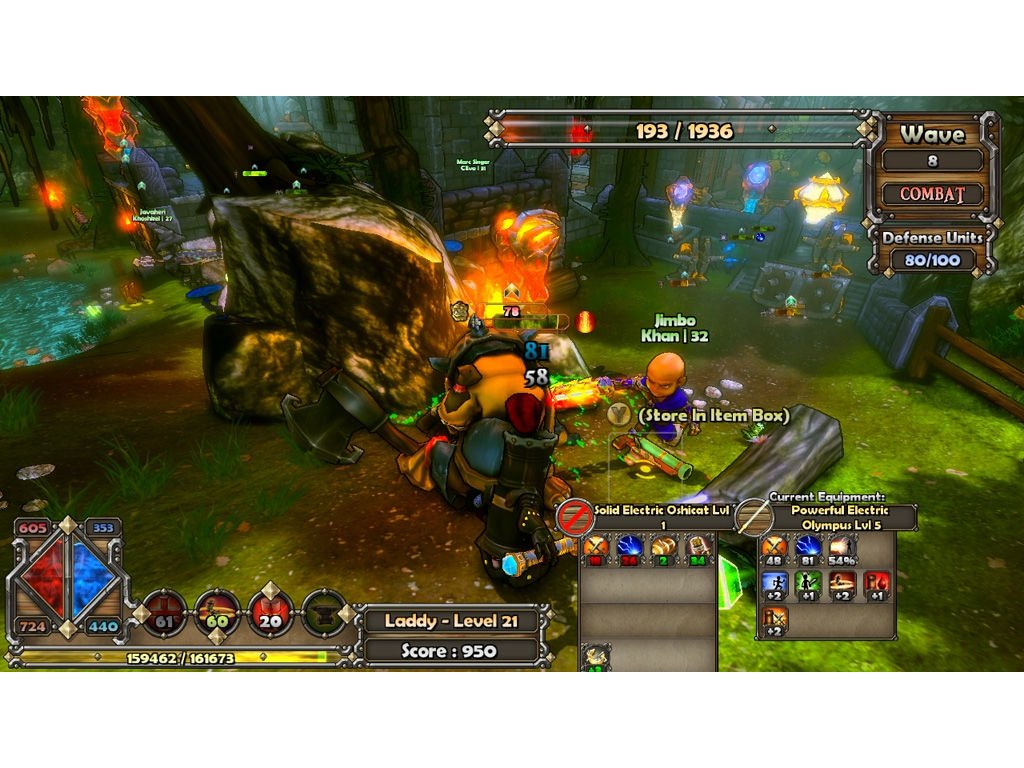The image size is (1024, 768).
Task: Use the red ability showing cost 20
Action: (x=270, y=613)
